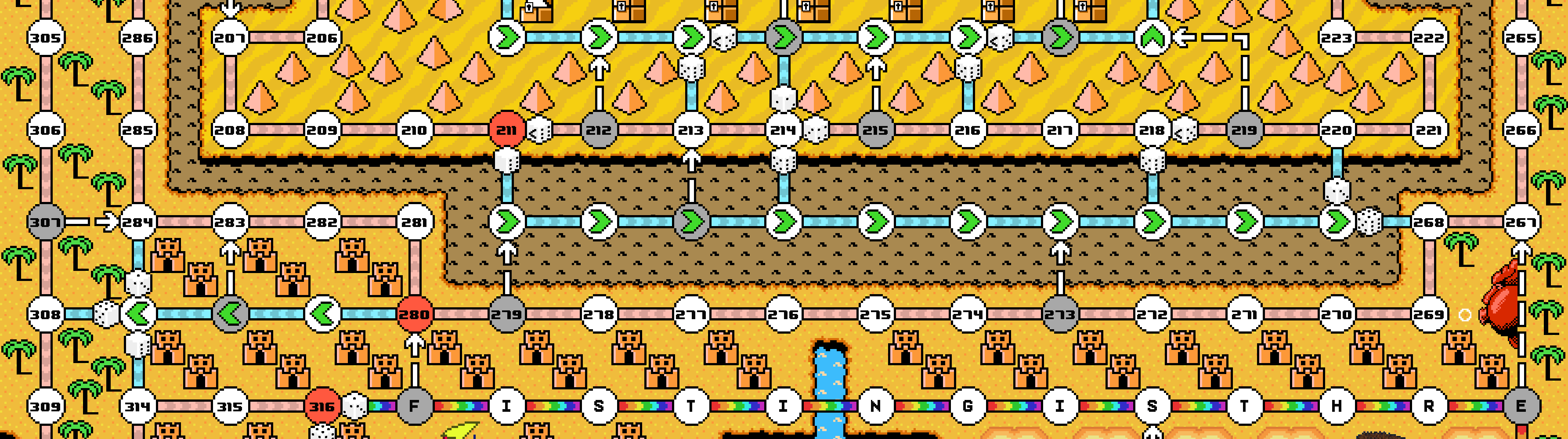Viewport: 1568px width, 439px height.
Task: Select the red space numbered 211
Action: 506,130
